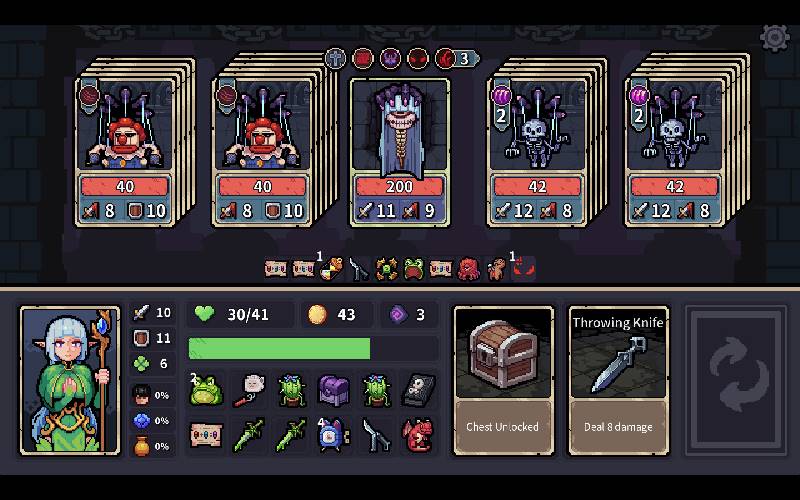Select the green frog inventory item

[x=205, y=390]
